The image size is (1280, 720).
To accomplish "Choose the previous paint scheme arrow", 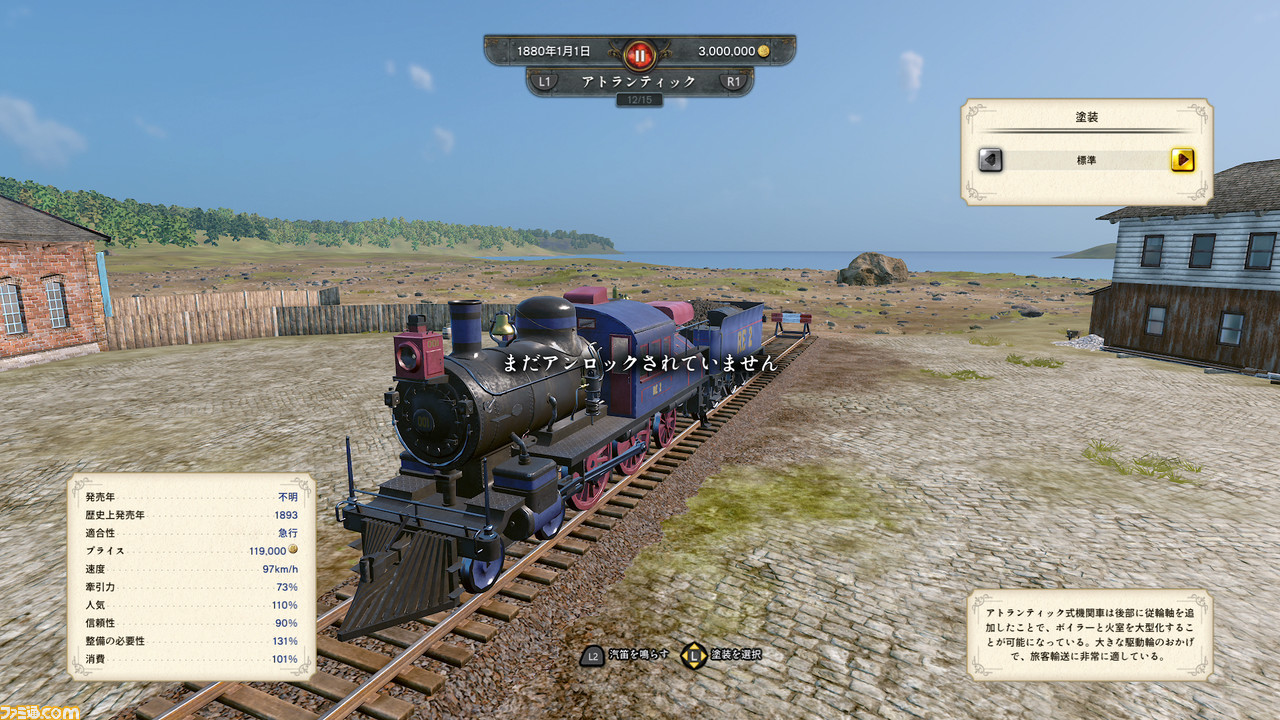I will [990, 160].
